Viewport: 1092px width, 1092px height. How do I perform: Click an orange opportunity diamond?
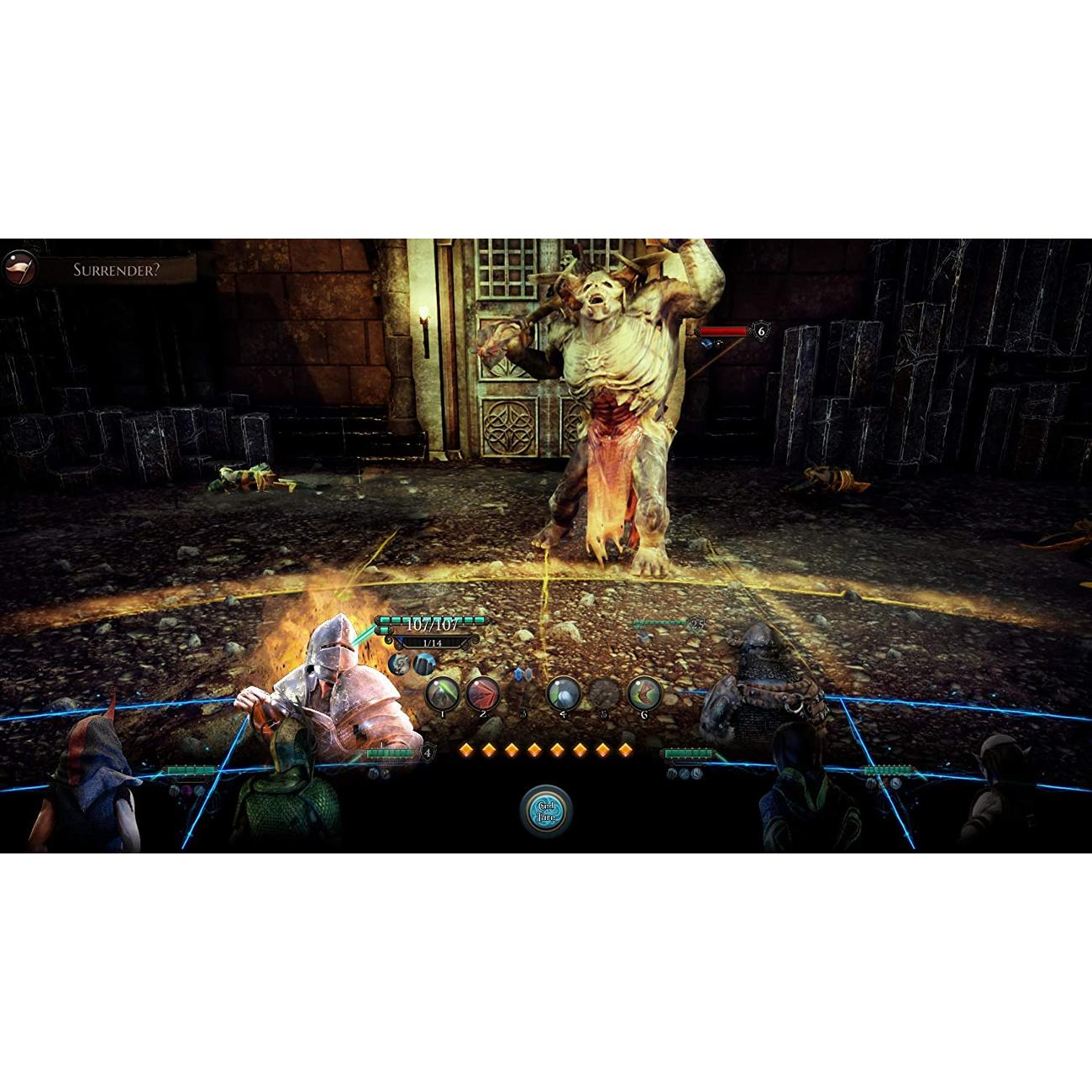[x=466, y=748]
